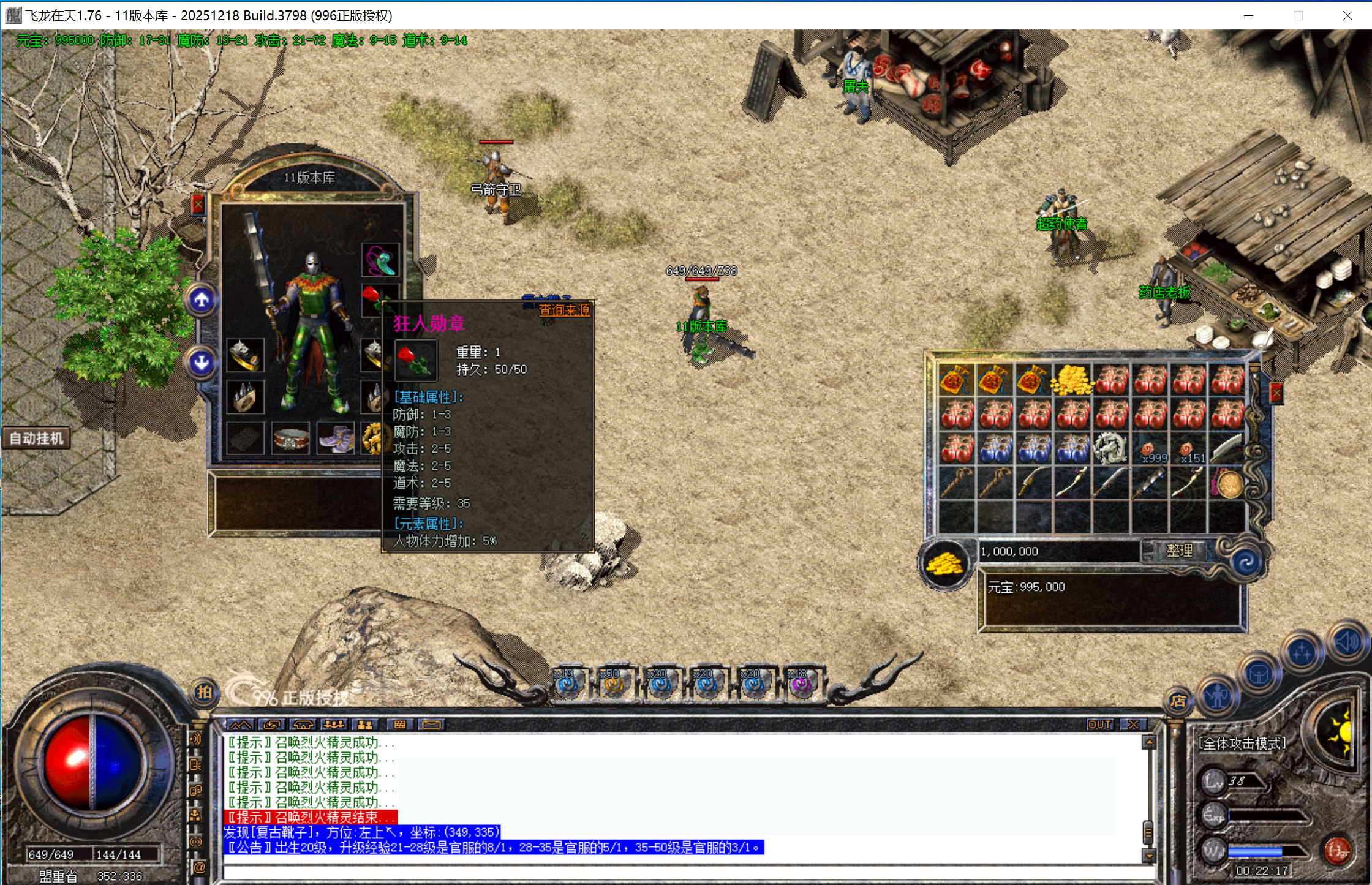
Task: Toggle sound with the speaker icon
Action: (x=1346, y=642)
